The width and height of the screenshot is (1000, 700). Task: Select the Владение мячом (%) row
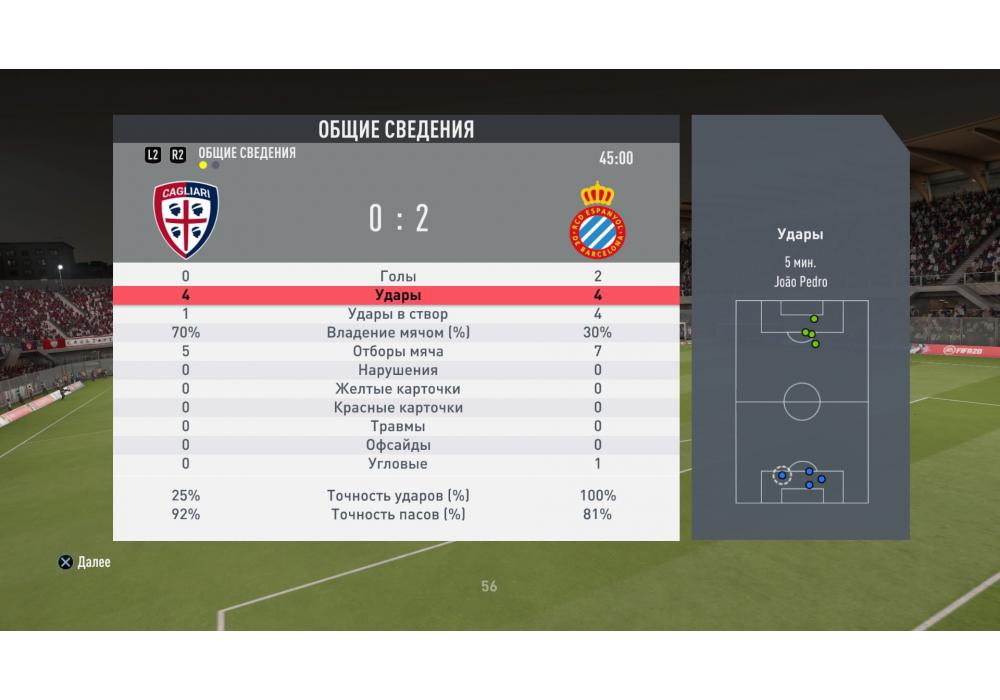(x=398, y=333)
